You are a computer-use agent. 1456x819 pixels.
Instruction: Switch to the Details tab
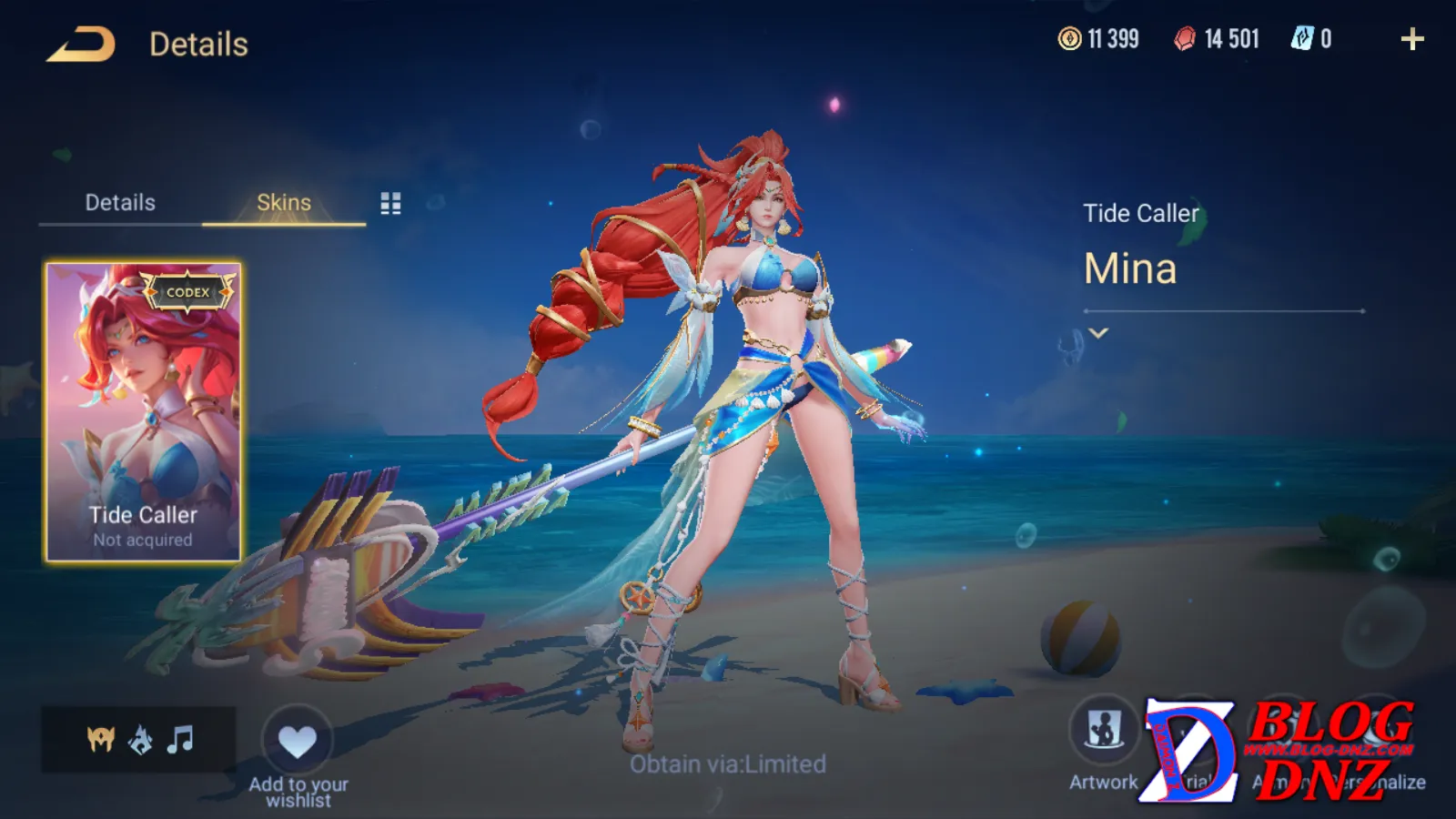click(x=120, y=203)
